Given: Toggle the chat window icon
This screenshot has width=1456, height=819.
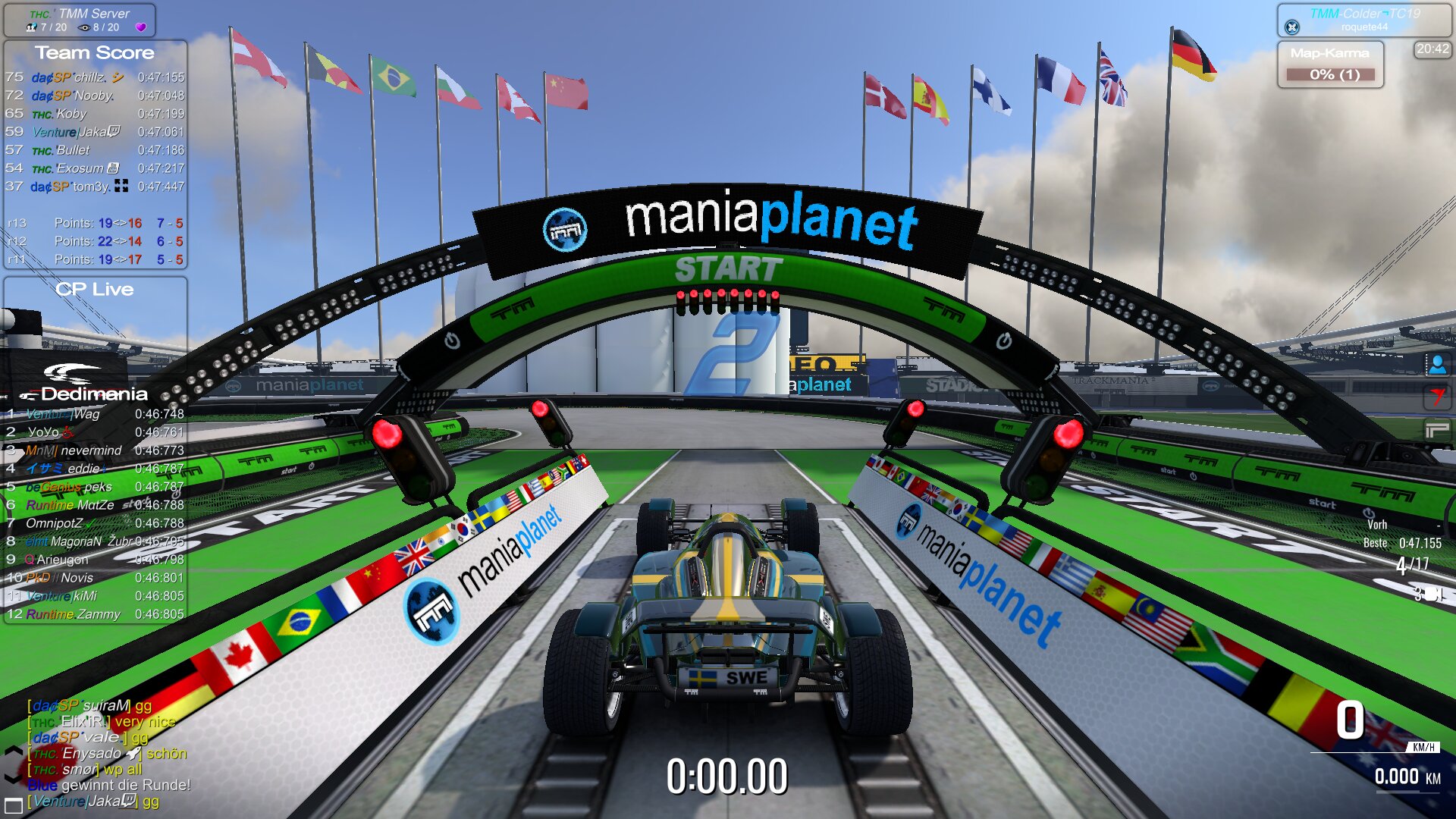Looking at the screenshot, I should (13, 805).
